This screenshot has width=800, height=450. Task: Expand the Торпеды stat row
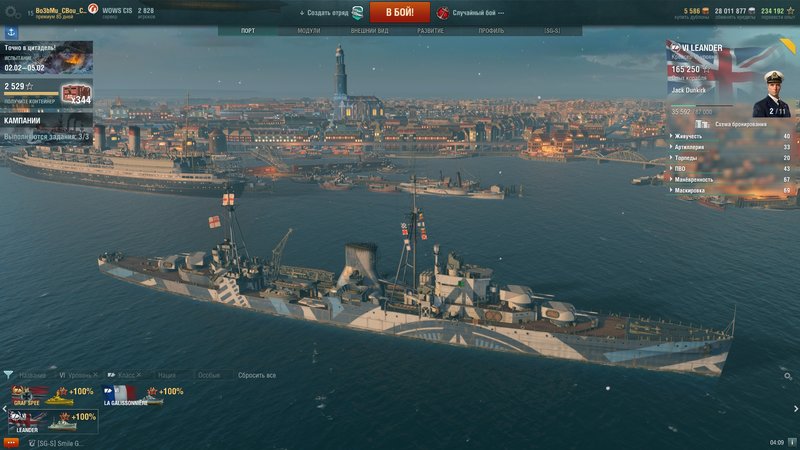(730, 157)
